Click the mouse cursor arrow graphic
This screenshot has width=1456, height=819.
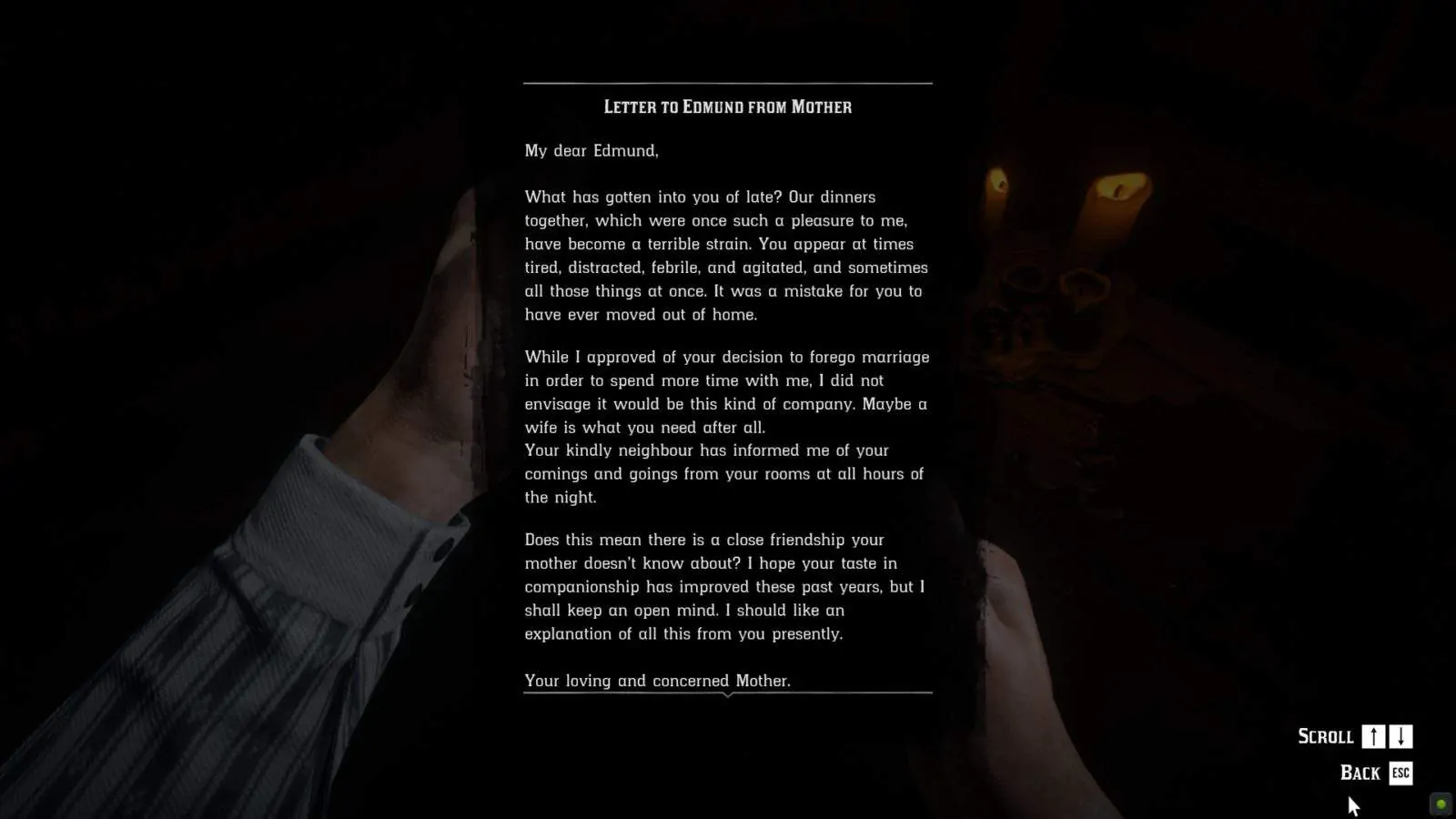(x=1353, y=804)
